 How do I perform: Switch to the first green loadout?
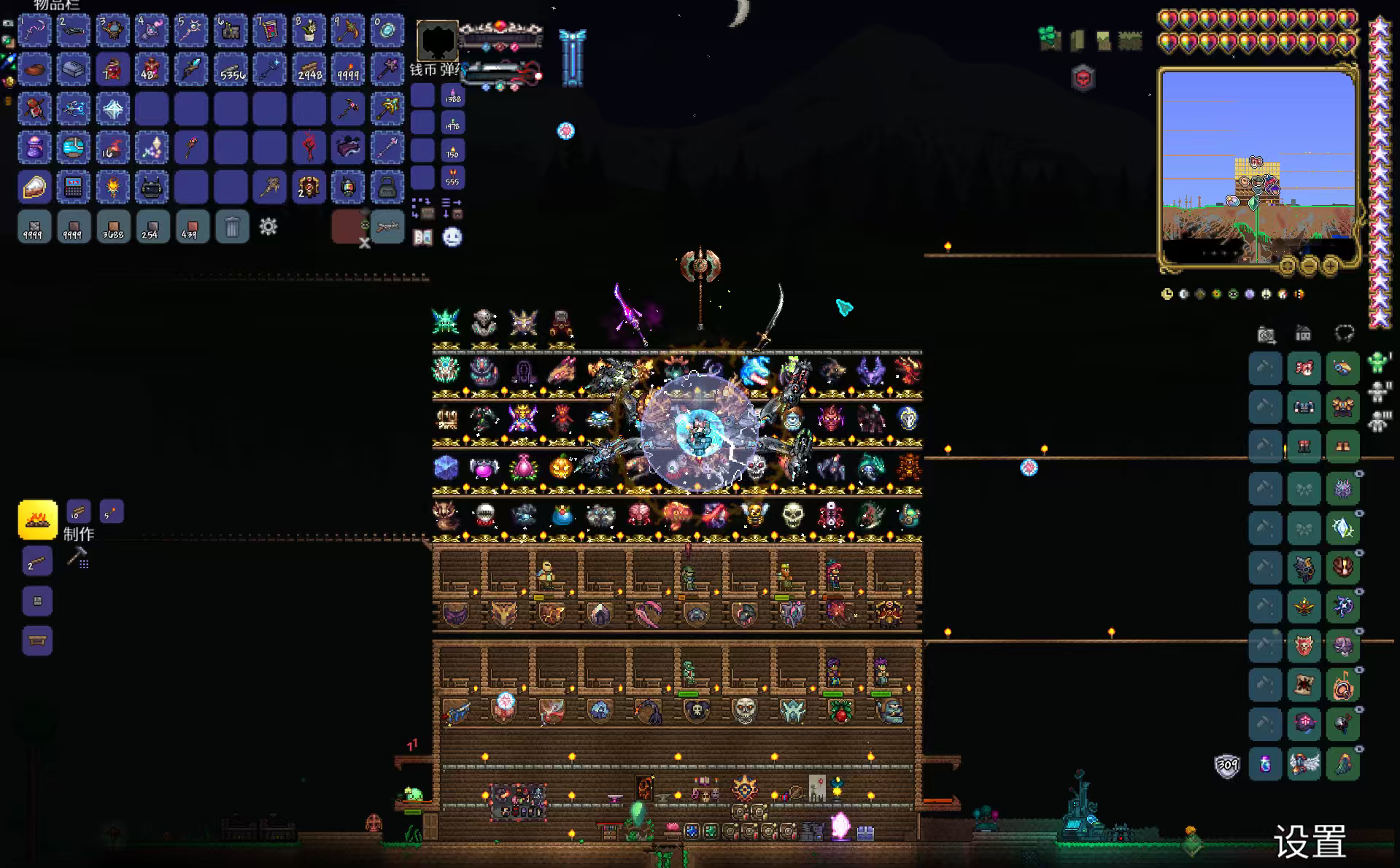[1377, 363]
